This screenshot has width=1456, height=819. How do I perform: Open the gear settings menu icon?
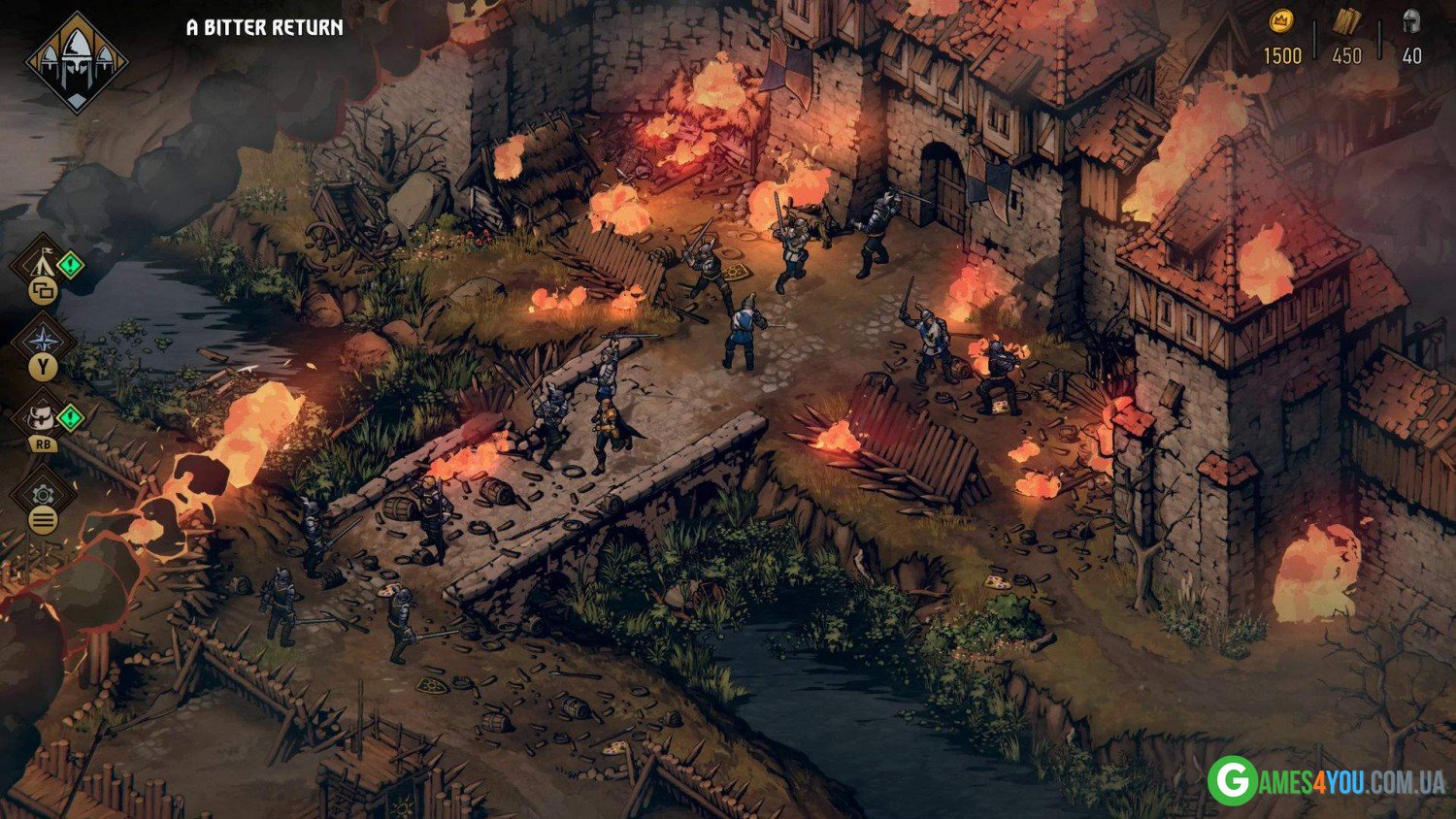[x=43, y=495]
